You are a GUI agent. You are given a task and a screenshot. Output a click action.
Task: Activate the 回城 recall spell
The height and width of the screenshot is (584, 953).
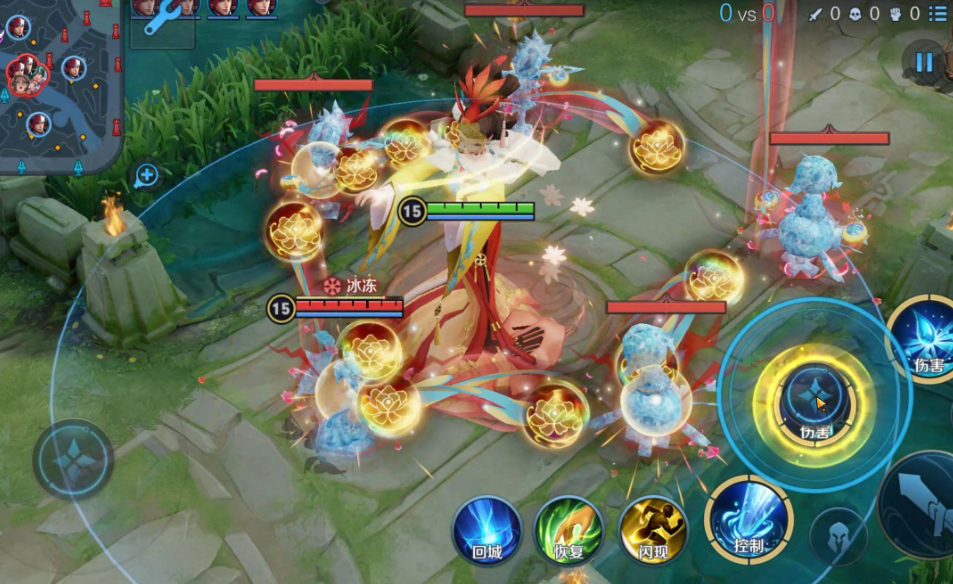[x=487, y=531]
